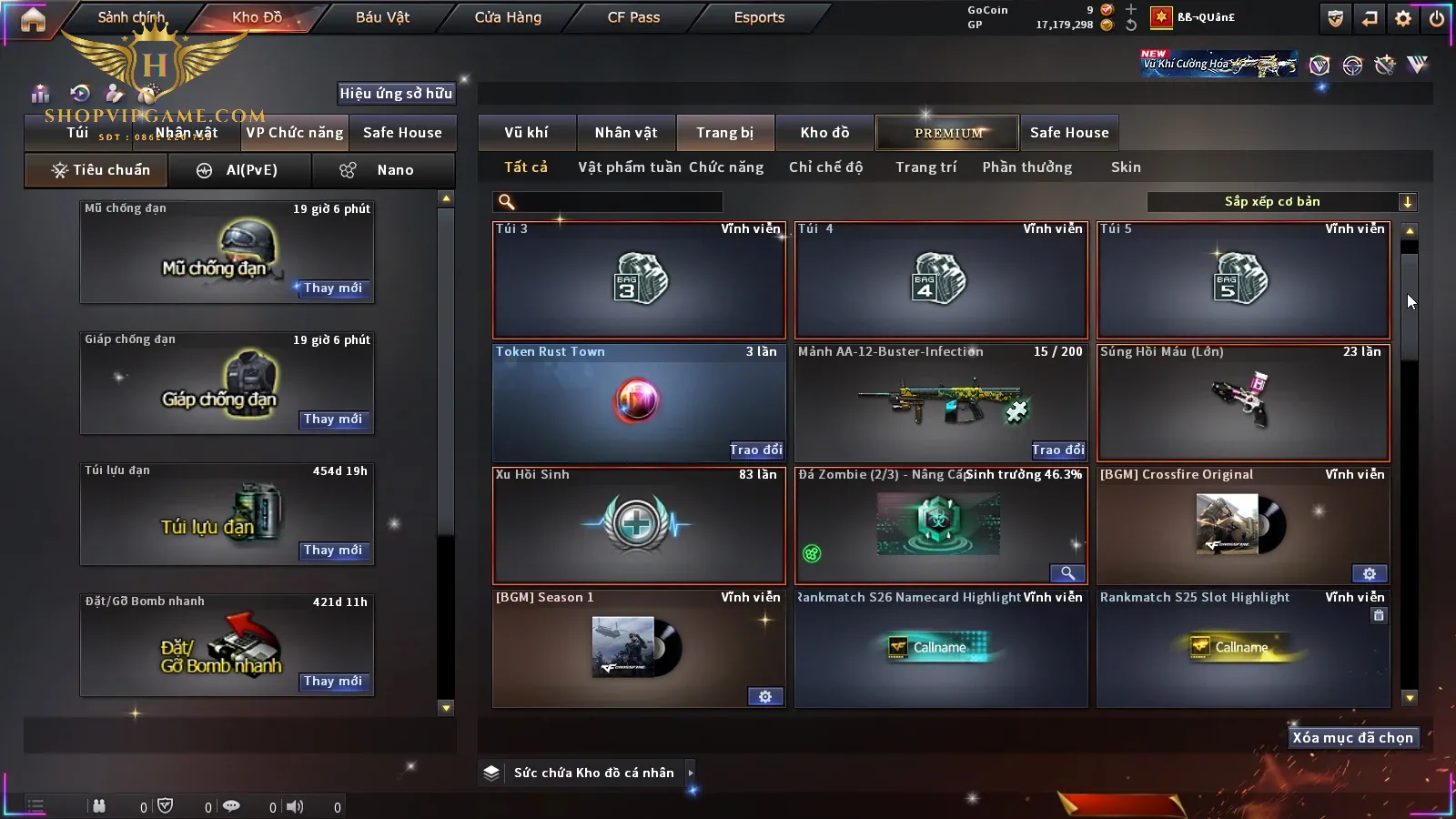Renew the Túi lựu đạn item
This screenshot has width=1456, height=819.
click(333, 551)
